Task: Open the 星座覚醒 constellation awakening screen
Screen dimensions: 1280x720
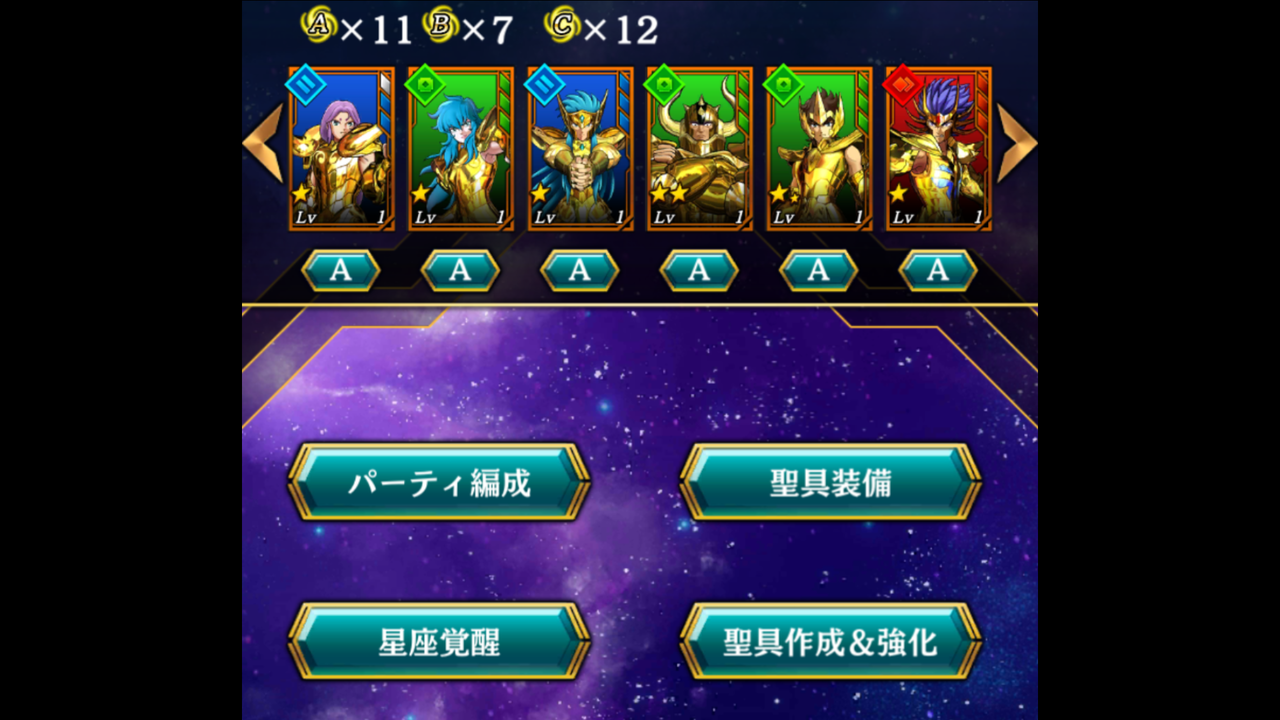Action: [438, 640]
